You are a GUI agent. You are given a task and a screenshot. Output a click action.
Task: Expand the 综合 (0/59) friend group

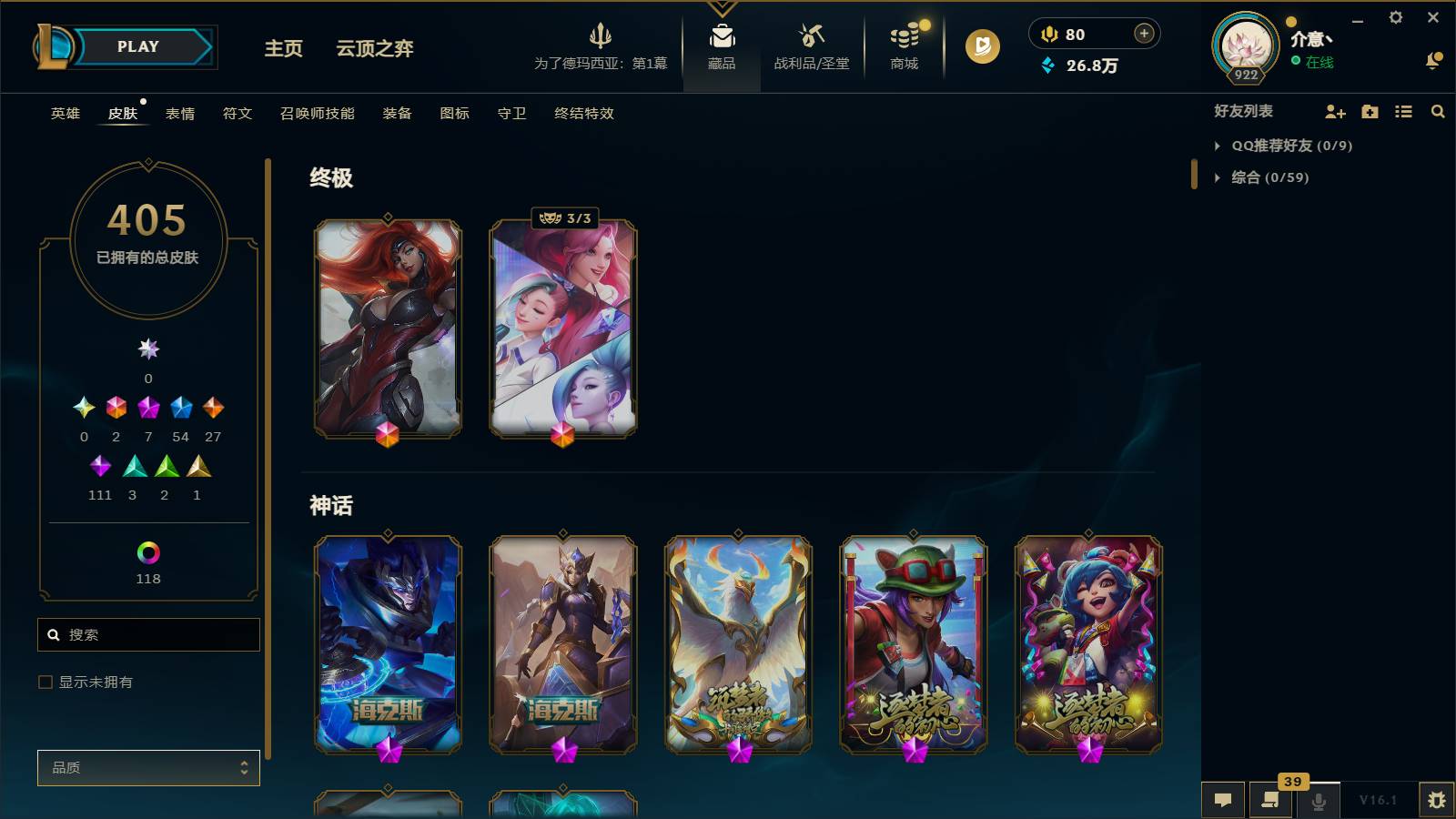pos(1218,178)
